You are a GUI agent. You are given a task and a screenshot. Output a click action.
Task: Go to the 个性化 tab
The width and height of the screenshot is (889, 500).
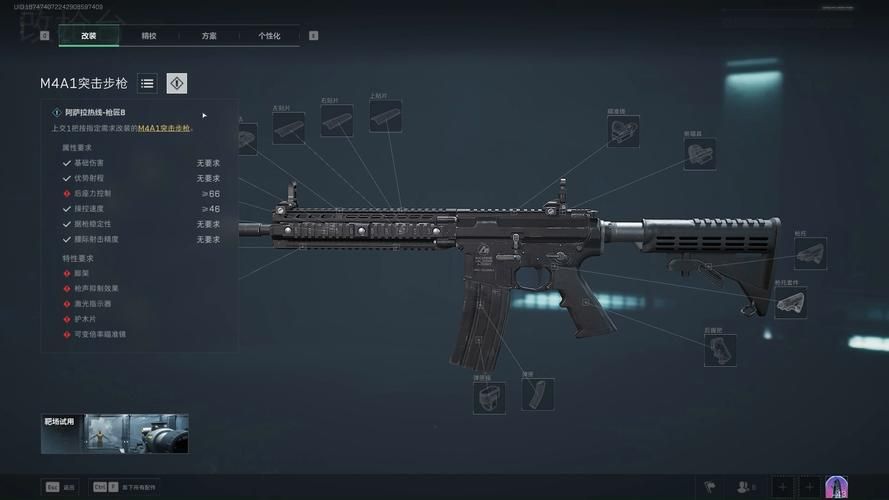click(x=269, y=36)
